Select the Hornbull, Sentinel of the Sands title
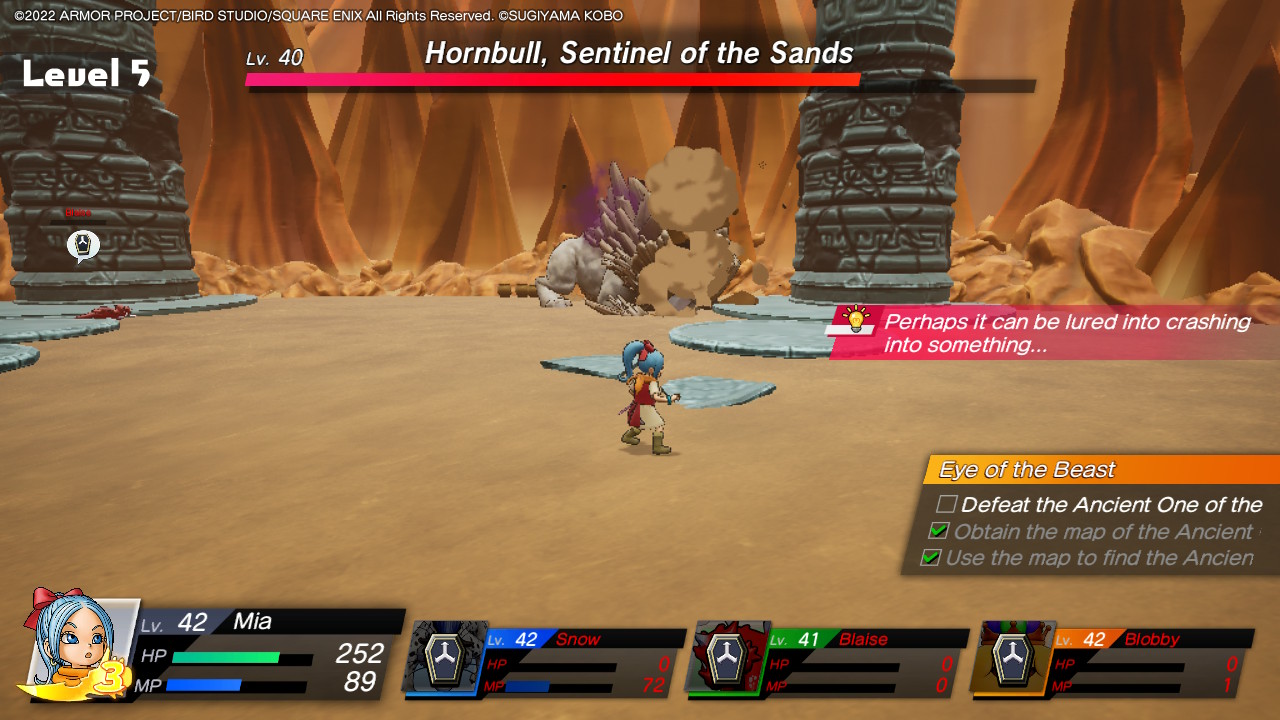The height and width of the screenshot is (720, 1280). (x=640, y=53)
